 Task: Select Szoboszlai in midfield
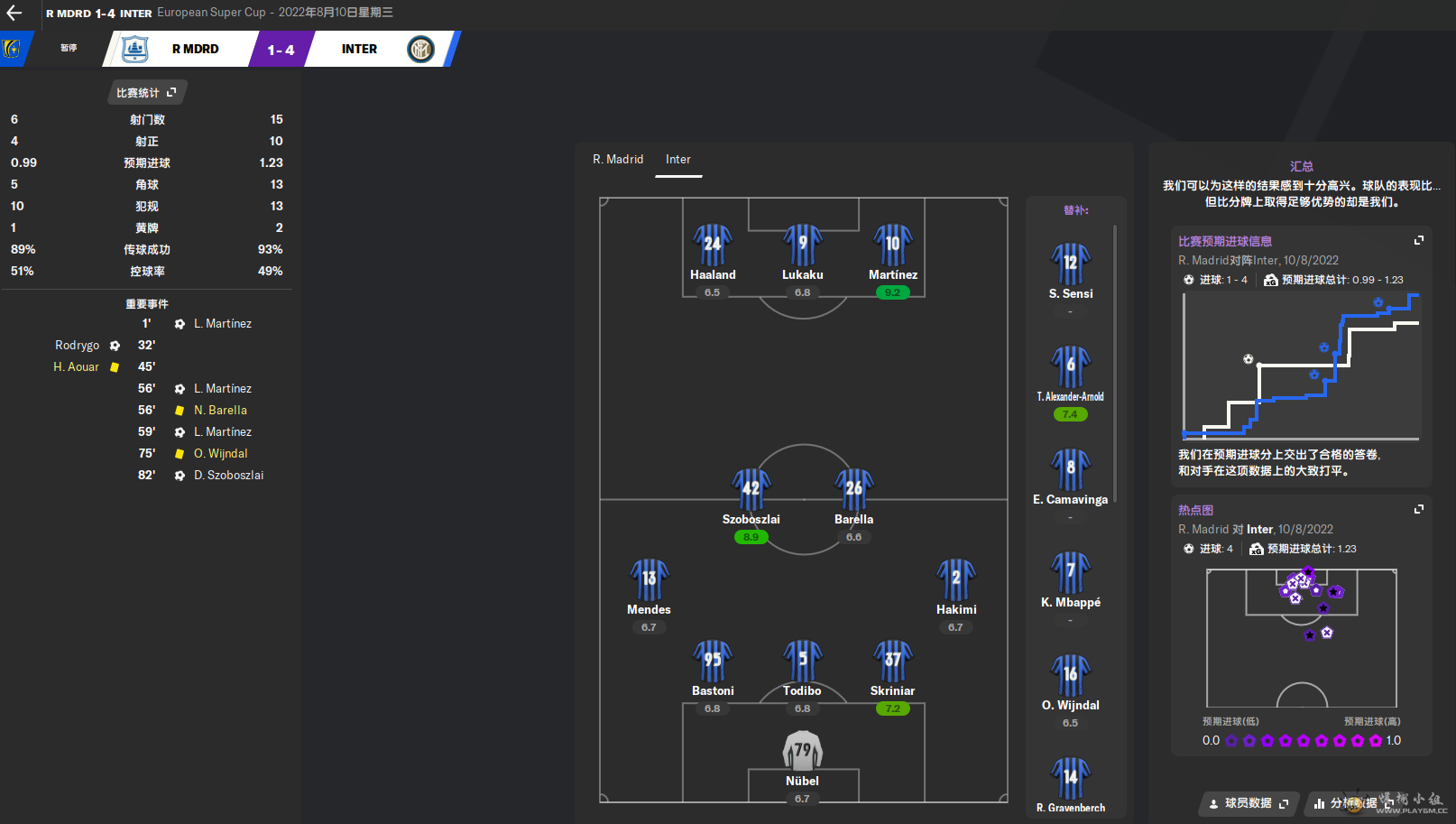click(x=751, y=490)
